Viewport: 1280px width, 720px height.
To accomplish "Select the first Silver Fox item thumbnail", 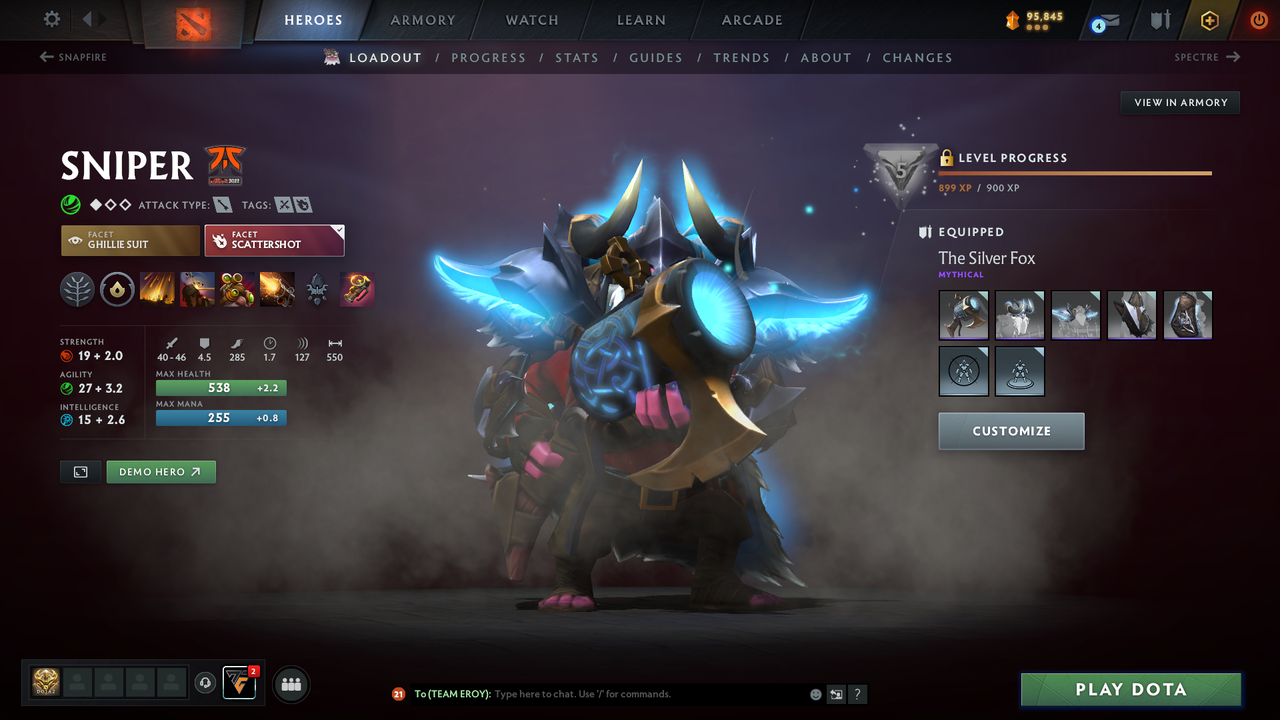I will point(963,314).
